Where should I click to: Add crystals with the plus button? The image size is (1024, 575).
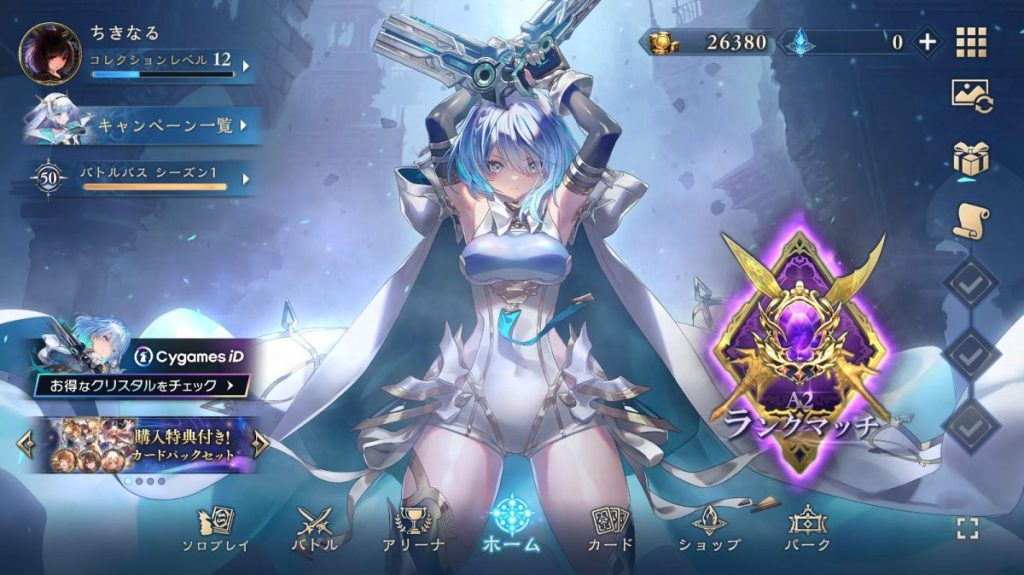tap(927, 42)
